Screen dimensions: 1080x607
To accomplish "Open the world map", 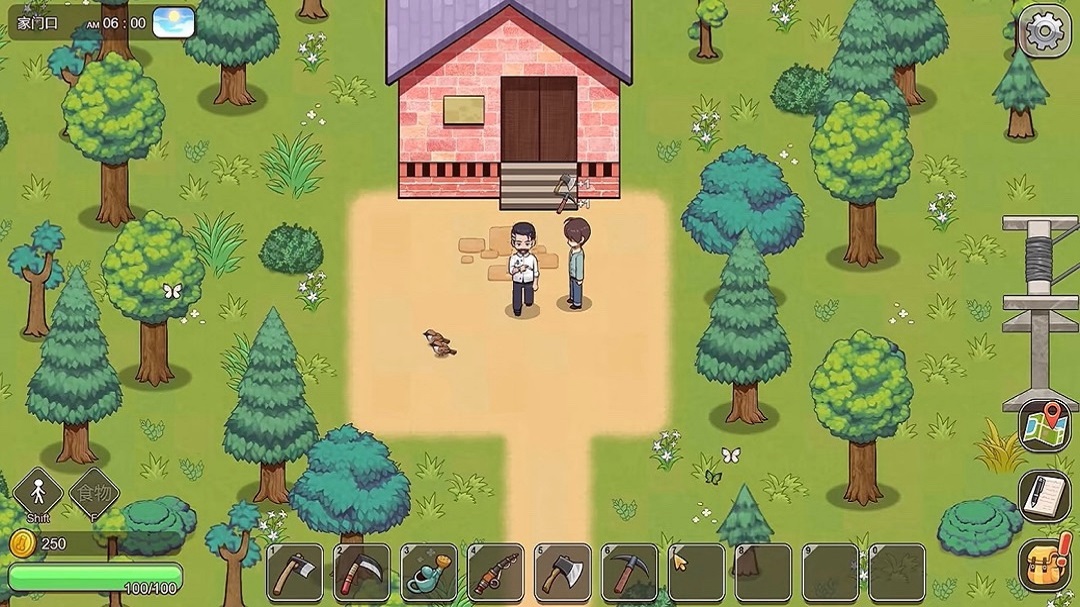I will [1045, 427].
